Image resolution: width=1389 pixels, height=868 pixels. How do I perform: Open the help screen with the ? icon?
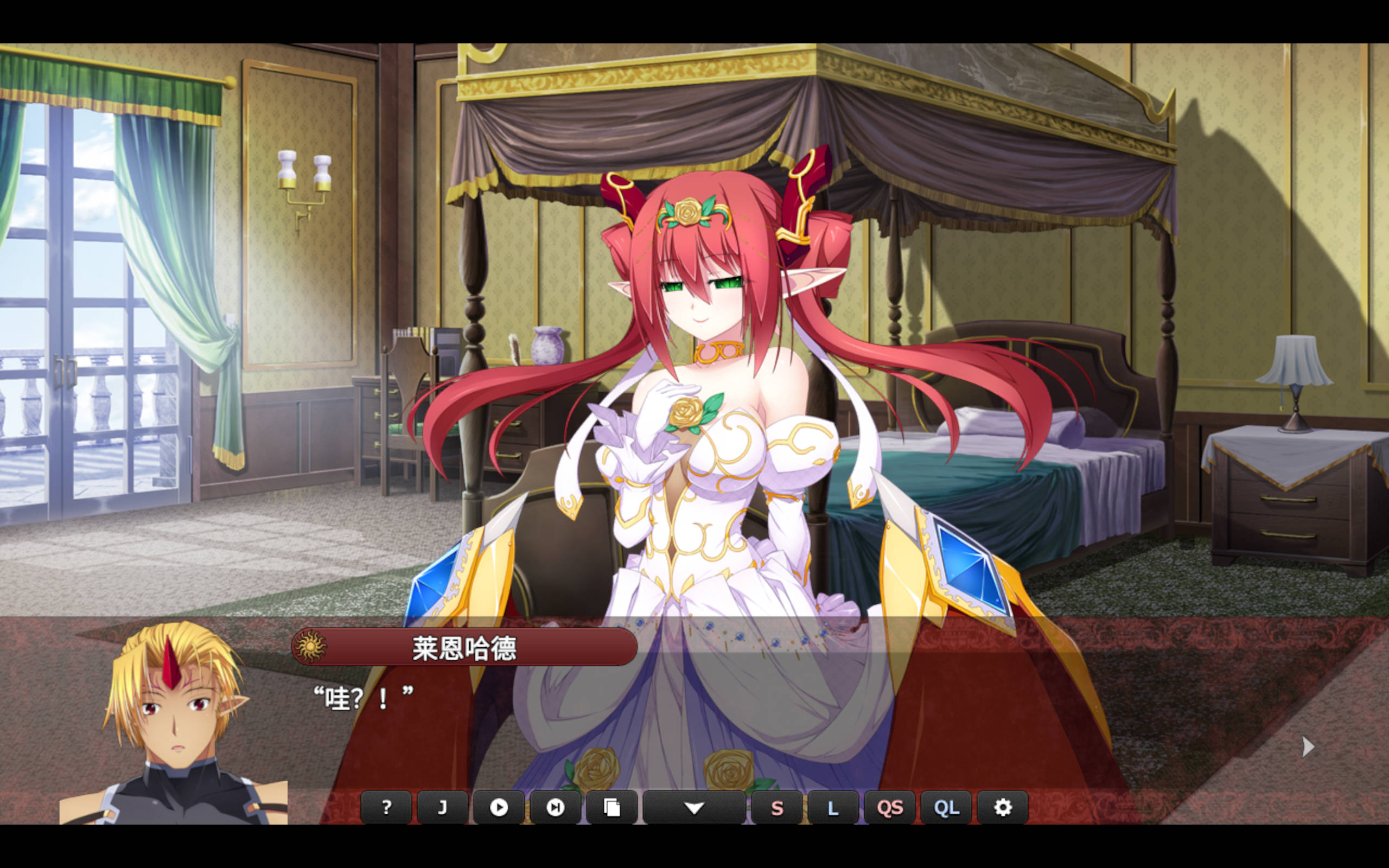[x=387, y=807]
